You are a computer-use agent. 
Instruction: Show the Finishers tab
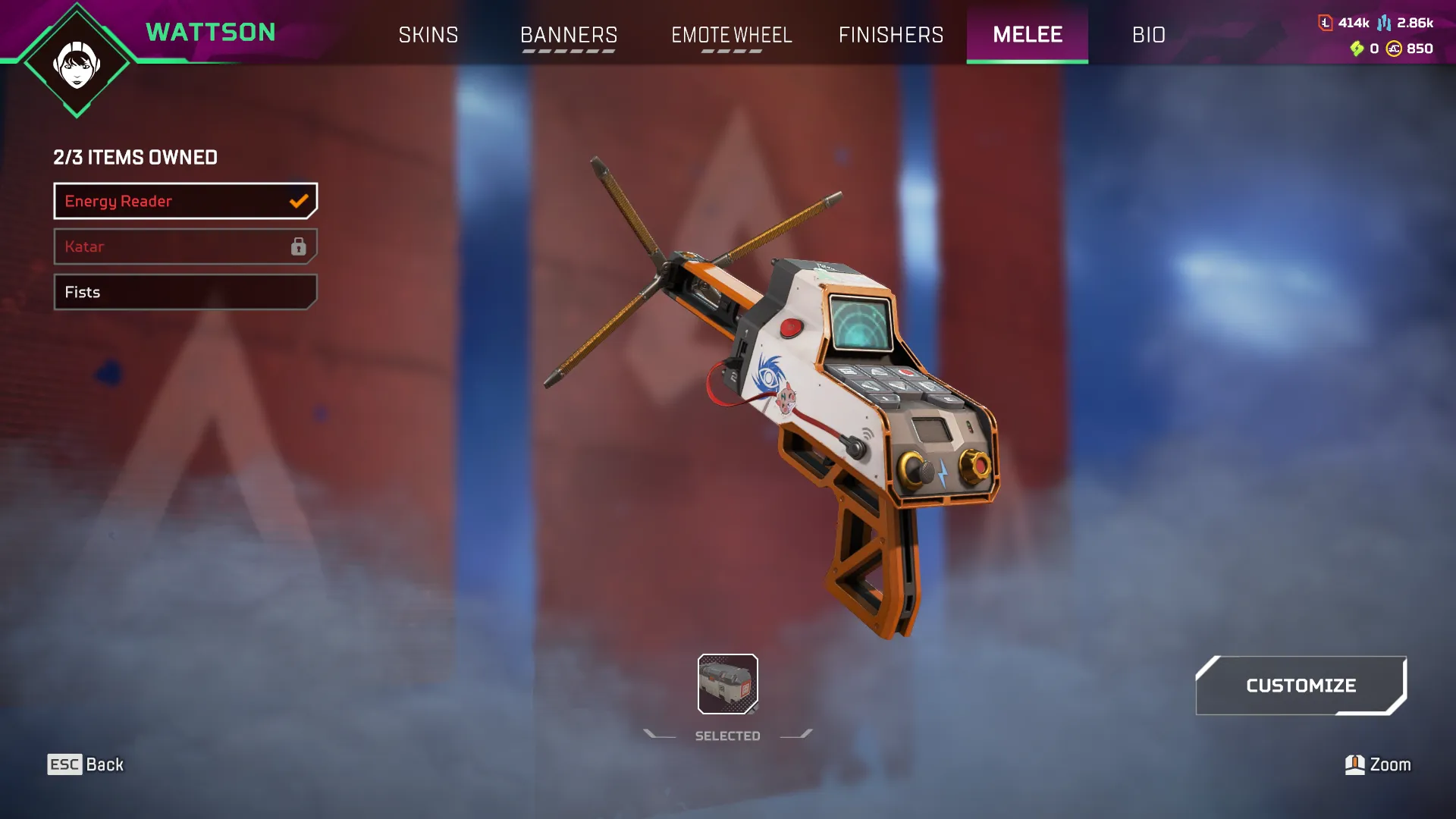tap(891, 35)
